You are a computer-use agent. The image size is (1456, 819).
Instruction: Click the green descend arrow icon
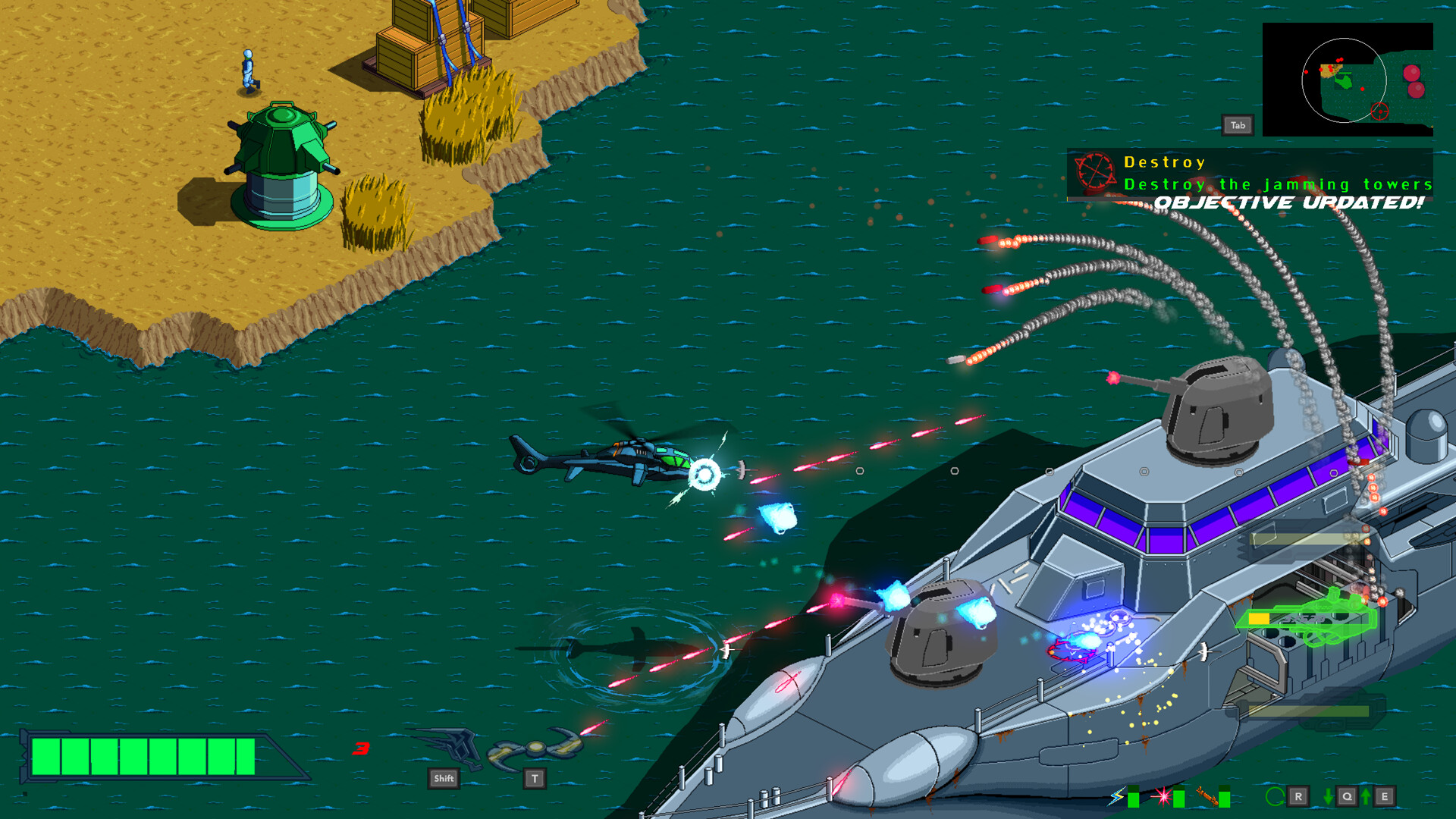[x=1328, y=796]
